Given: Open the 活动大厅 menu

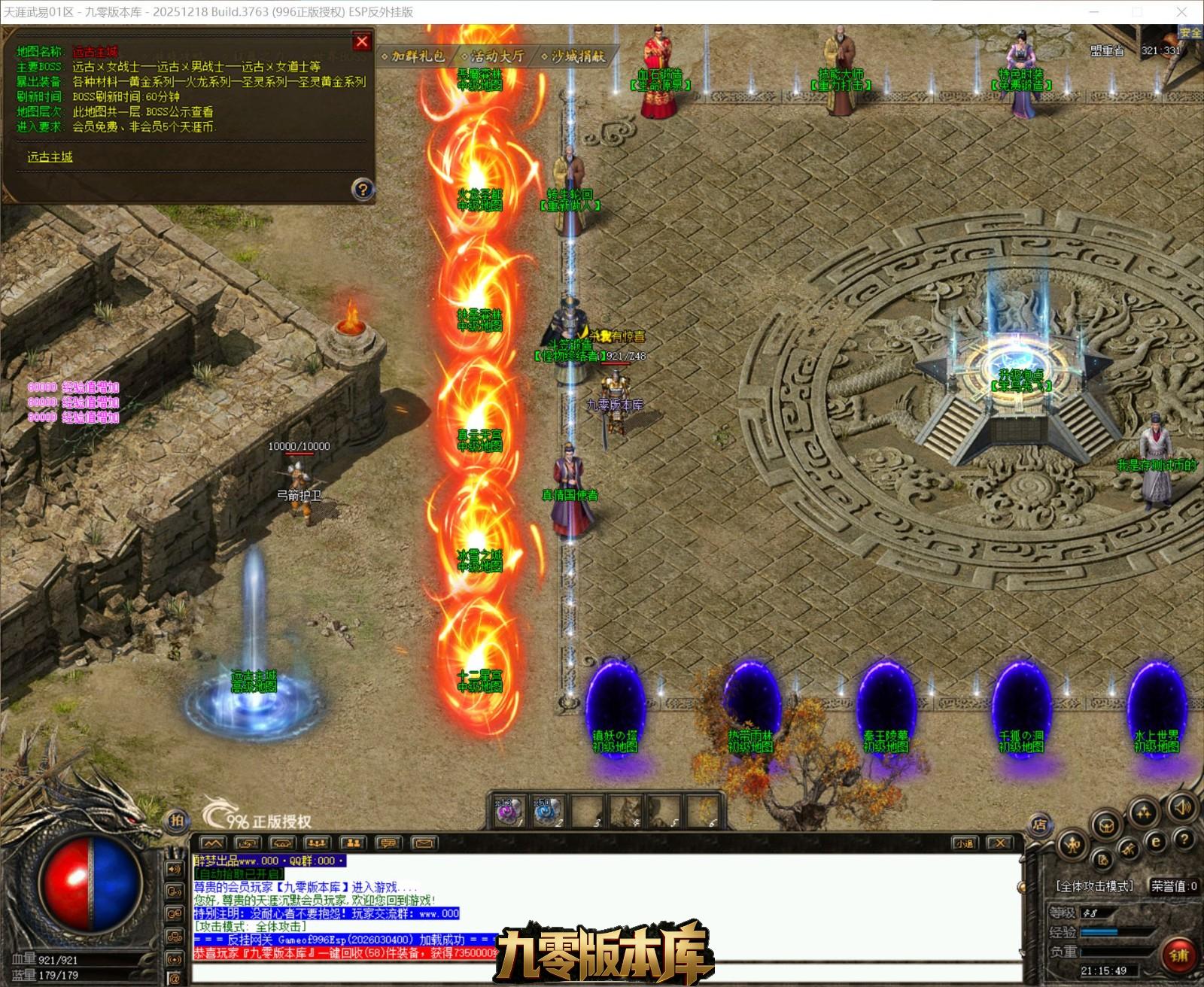Looking at the screenshot, I should 496,56.
